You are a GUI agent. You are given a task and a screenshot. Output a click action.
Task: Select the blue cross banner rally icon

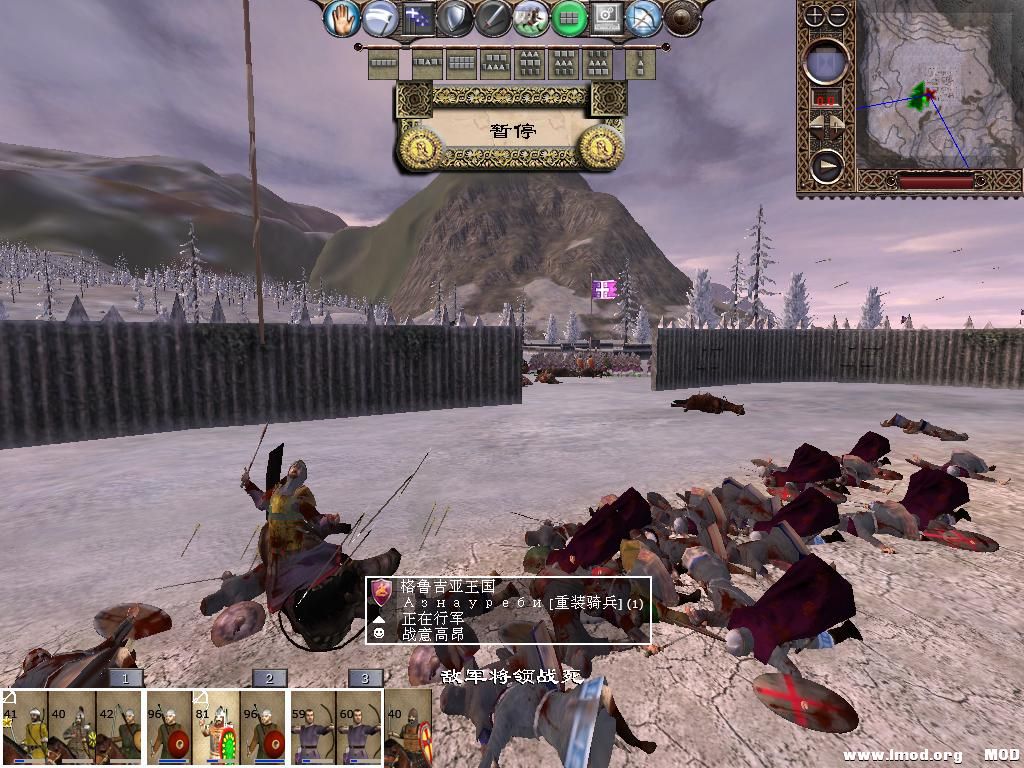(x=417, y=18)
